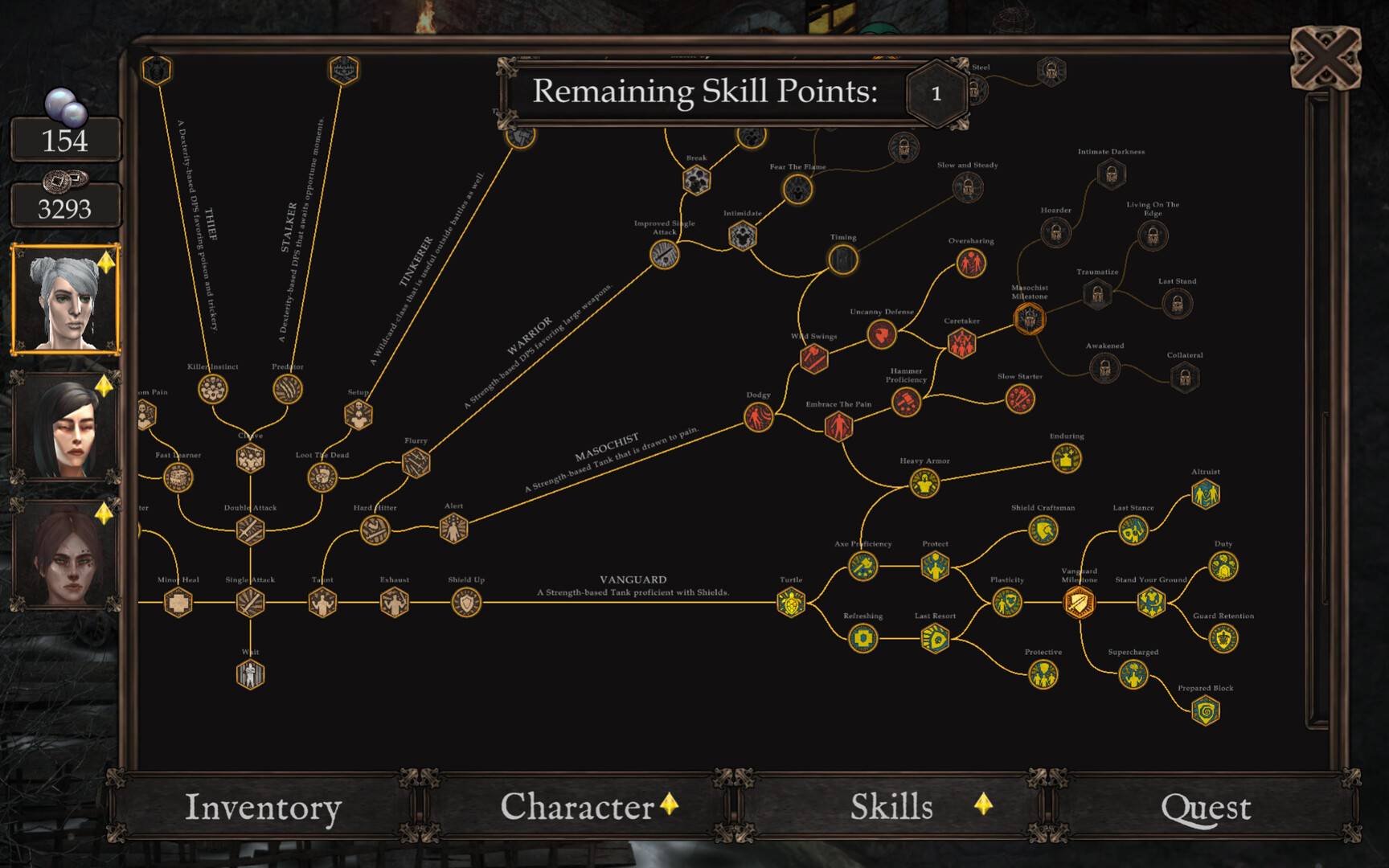The image size is (1389, 868).
Task: Select the Shield Up skill
Action: pyautogui.click(x=465, y=601)
